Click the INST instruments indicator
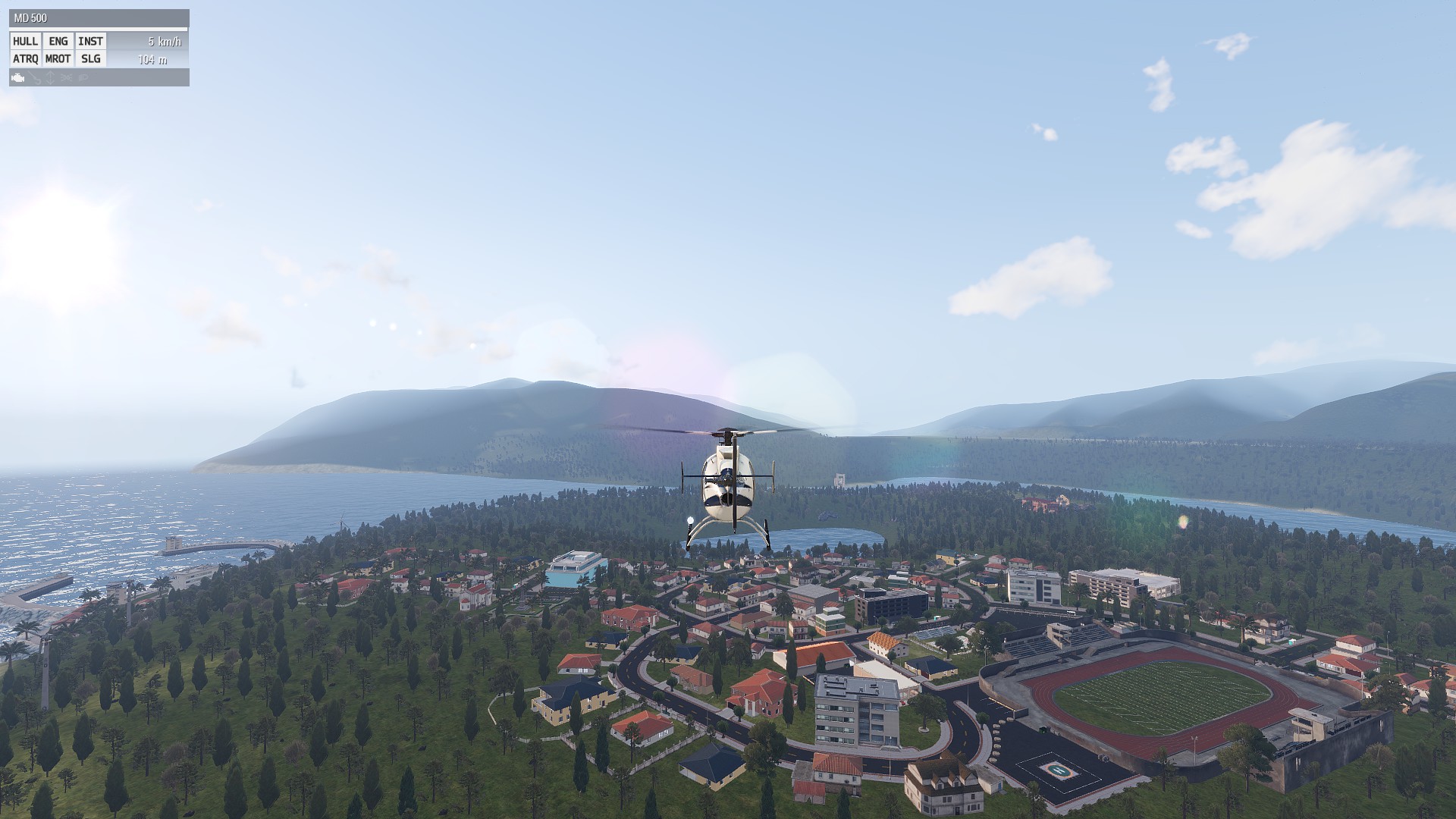Screen dimensions: 1456x819 pos(91,42)
